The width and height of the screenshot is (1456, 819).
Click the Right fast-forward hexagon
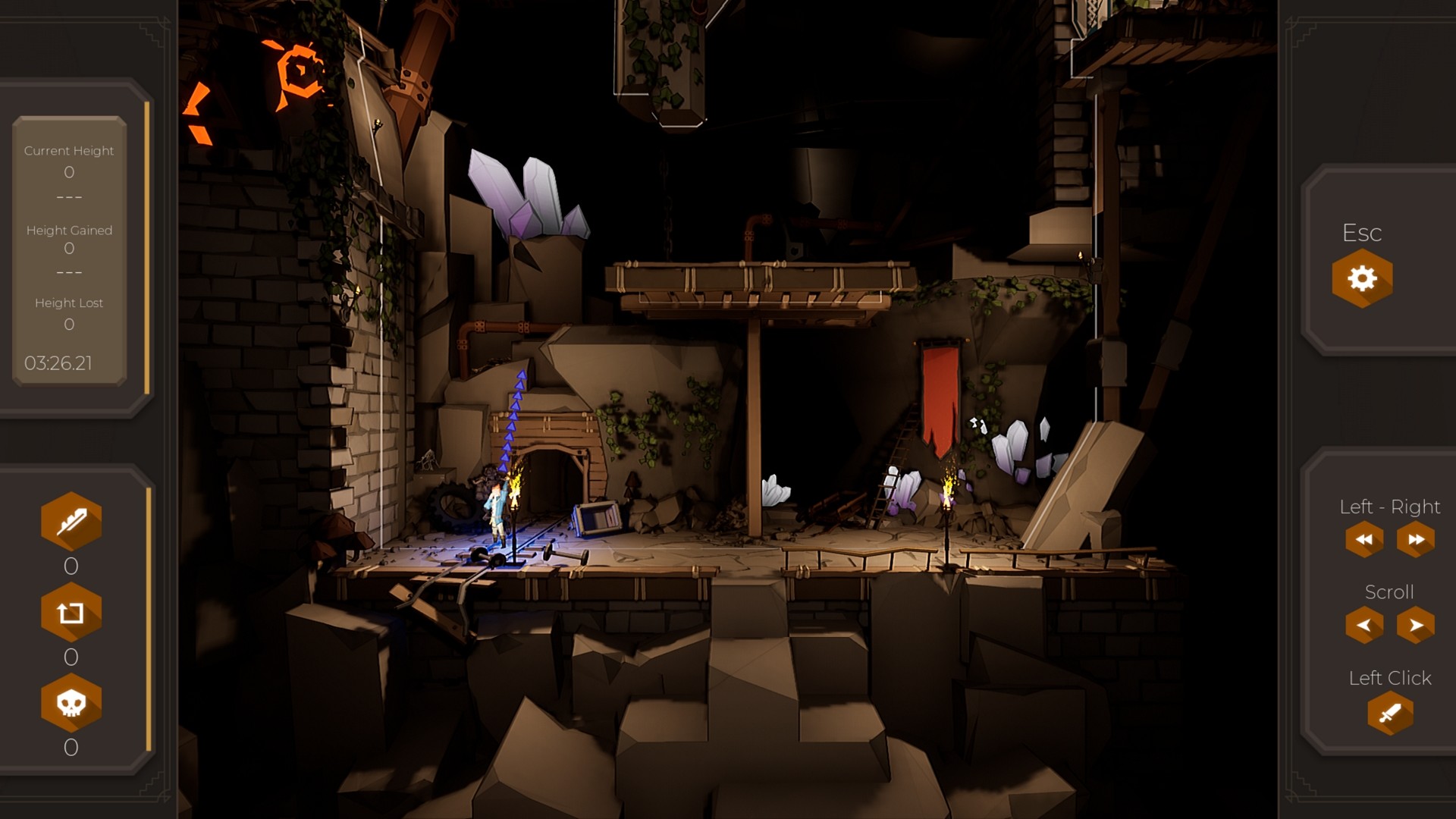coord(1414,539)
